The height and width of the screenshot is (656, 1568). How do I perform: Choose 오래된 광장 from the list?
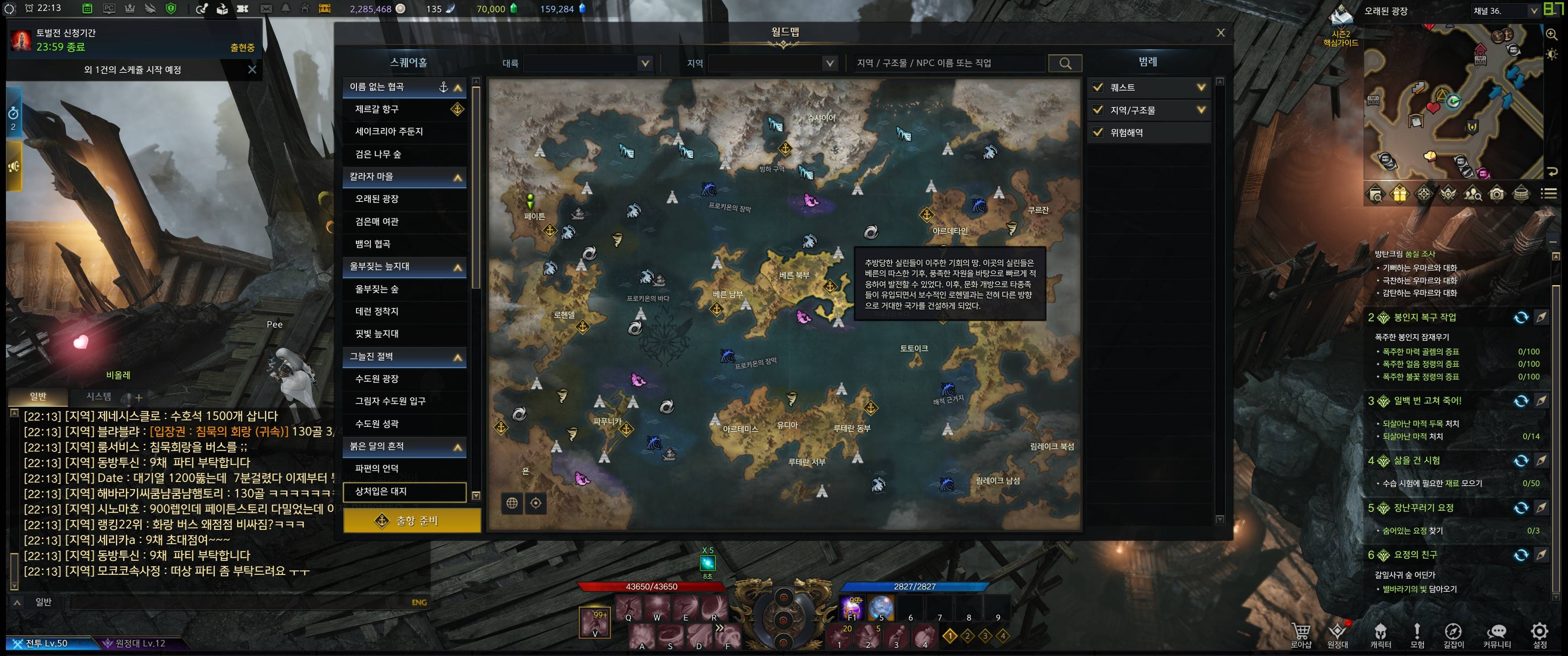(x=377, y=199)
